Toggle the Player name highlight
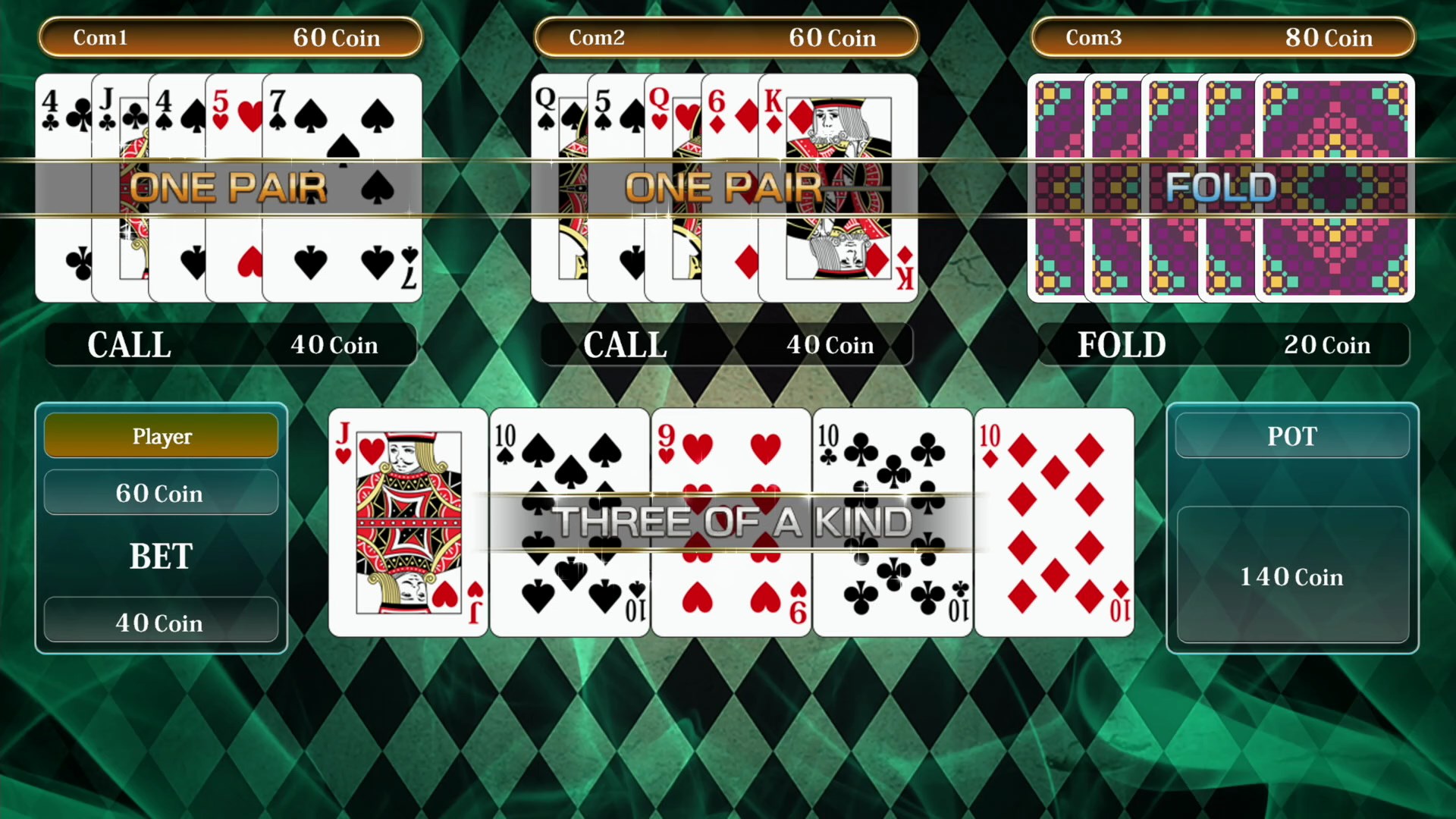Image resolution: width=1456 pixels, height=819 pixels. (x=161, y=436)
